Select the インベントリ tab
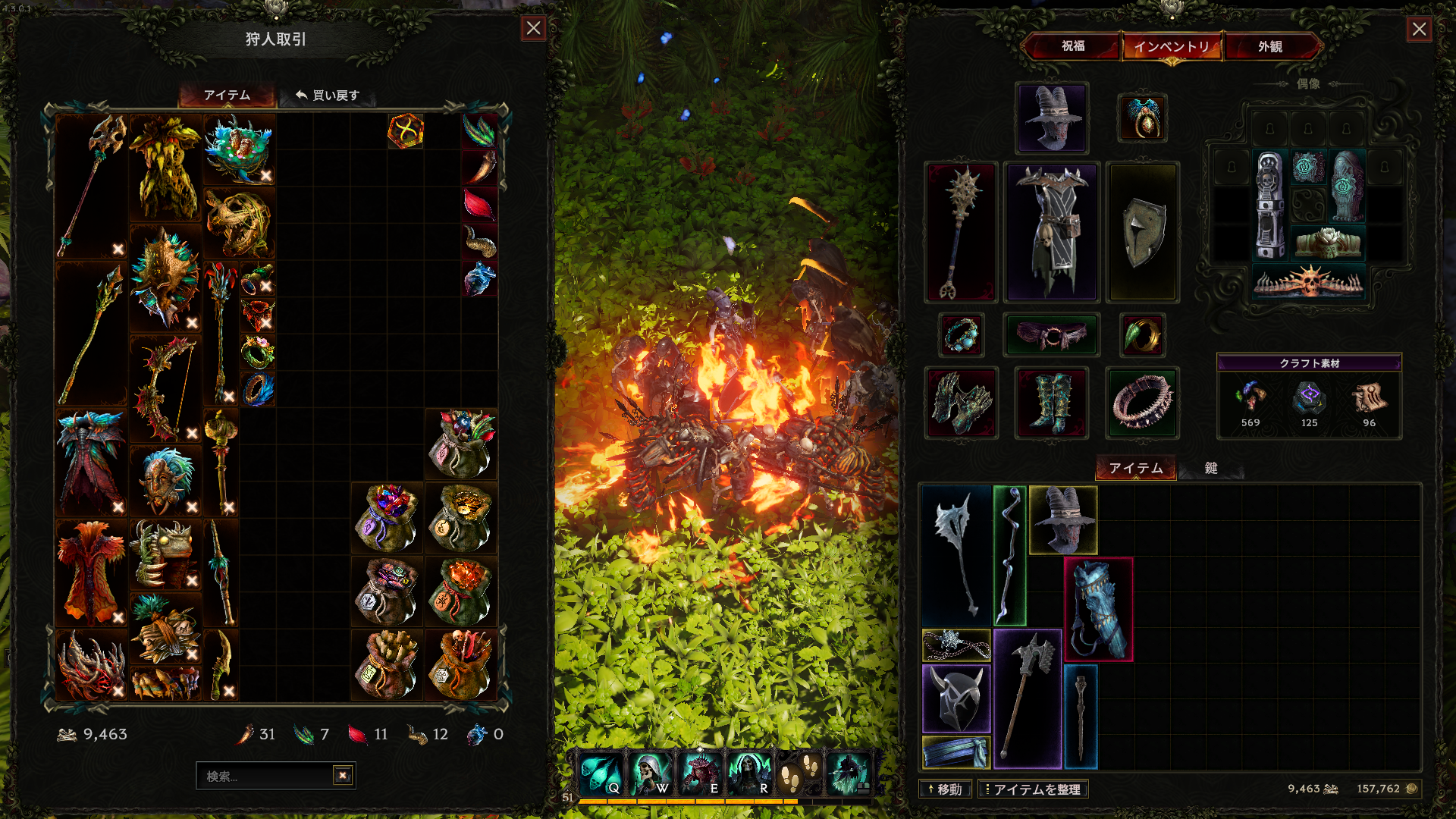 click(1172, 46)
